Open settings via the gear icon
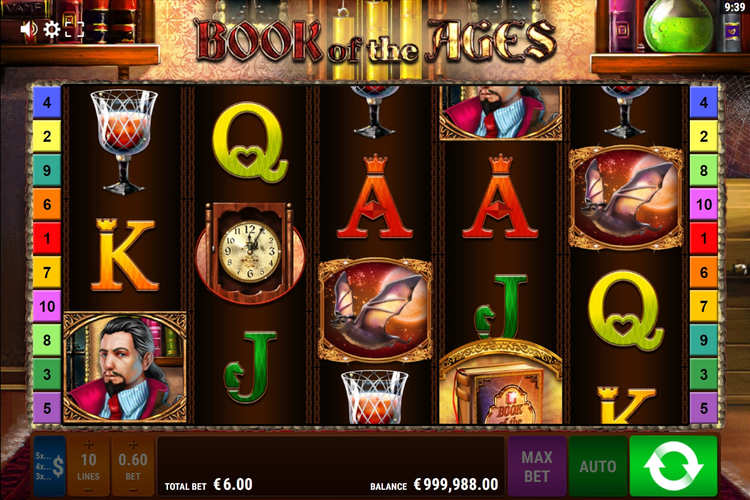Viewport: 750px width, 500px height. pyautogui.click(x=52, y=29)
